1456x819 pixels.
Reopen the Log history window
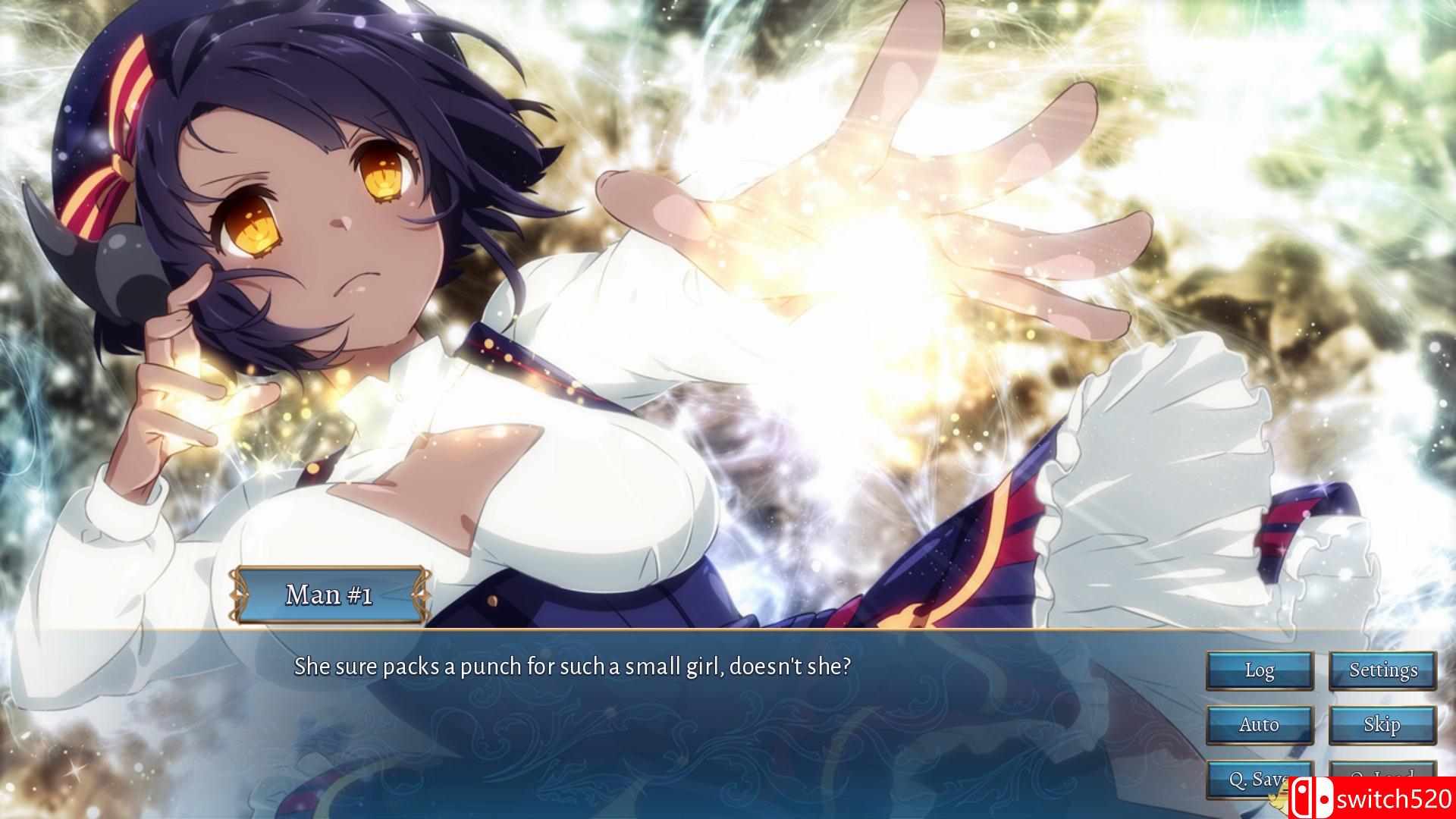pyautogui.click(x=1259, y=670)
